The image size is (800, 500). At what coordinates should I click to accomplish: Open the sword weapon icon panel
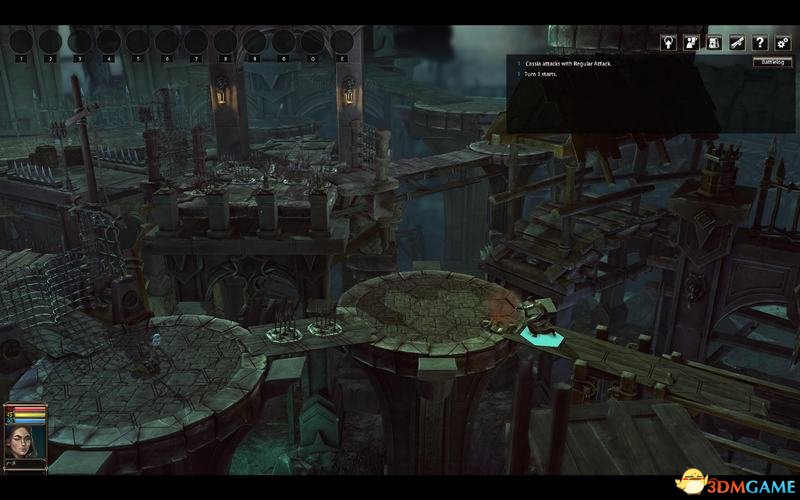737,43
